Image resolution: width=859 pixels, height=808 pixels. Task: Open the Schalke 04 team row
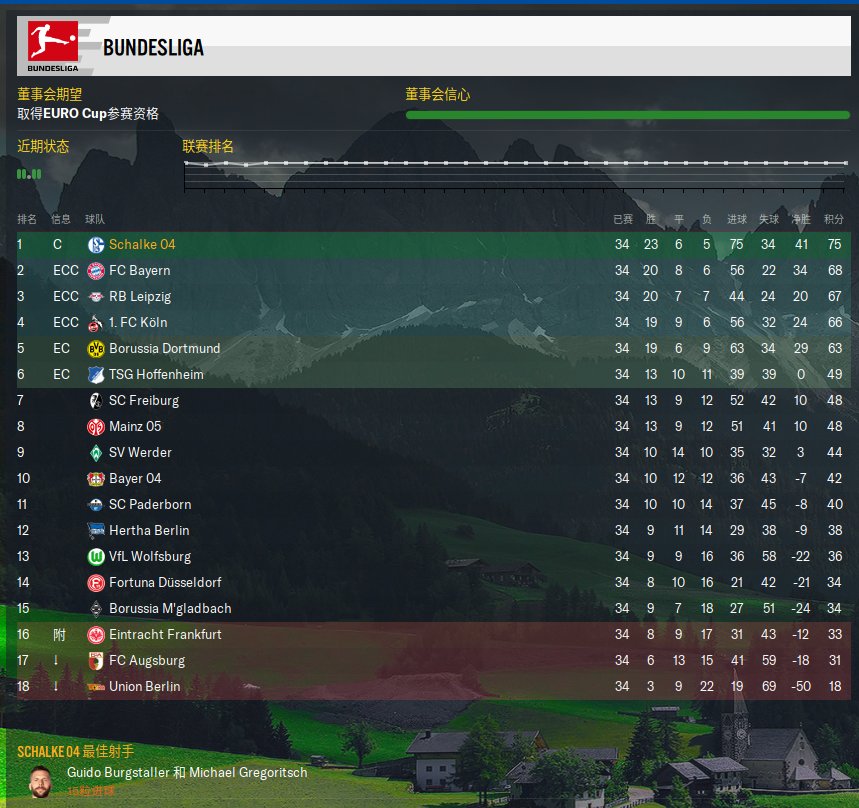point(142,245)
